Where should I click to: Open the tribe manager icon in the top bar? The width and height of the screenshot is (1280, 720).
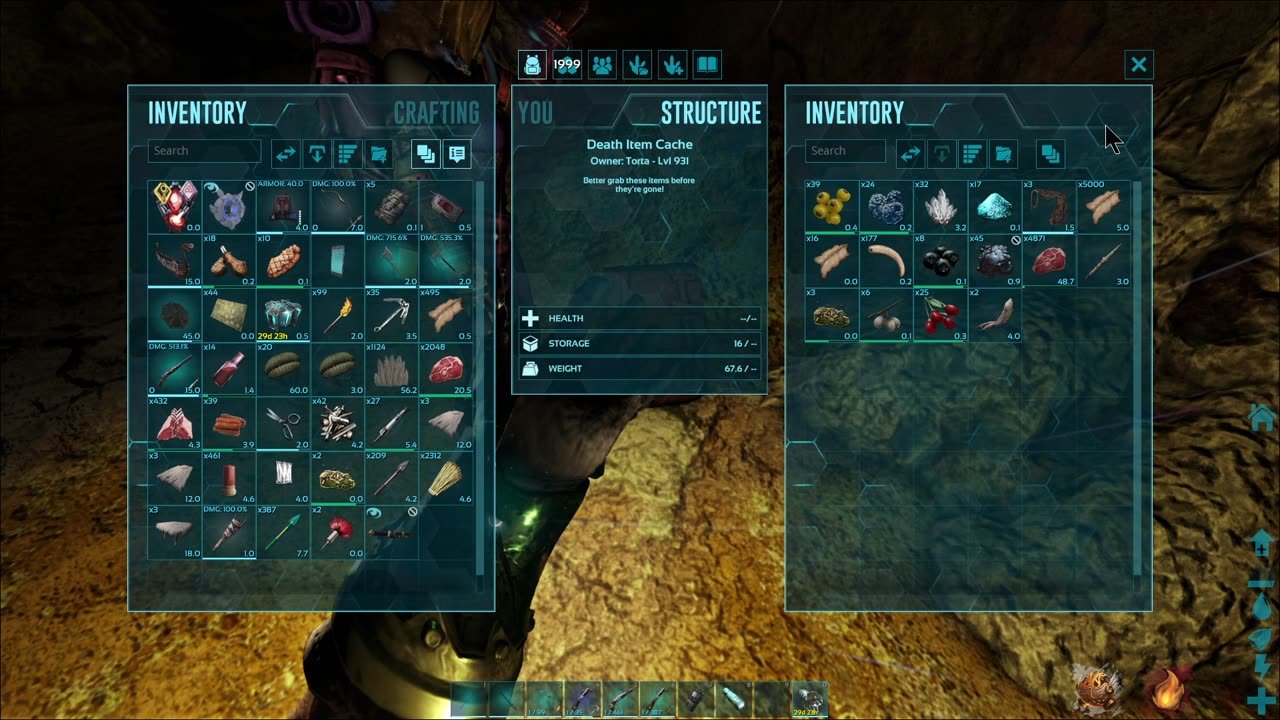(602, 65)
